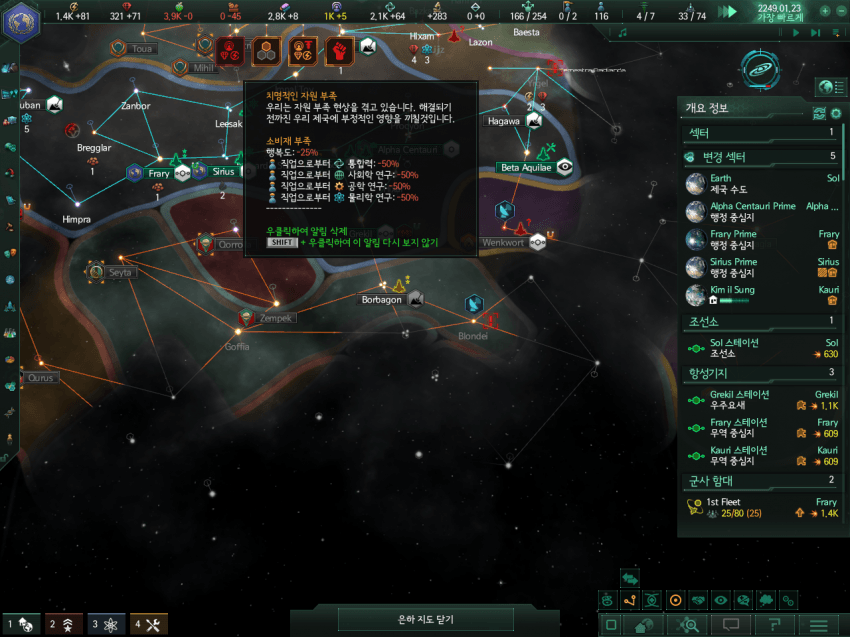Close the galaxy map (은하 지도 닫기)
Image resolution: width=850 pixels, height=637 pixels.
[426, 620]
